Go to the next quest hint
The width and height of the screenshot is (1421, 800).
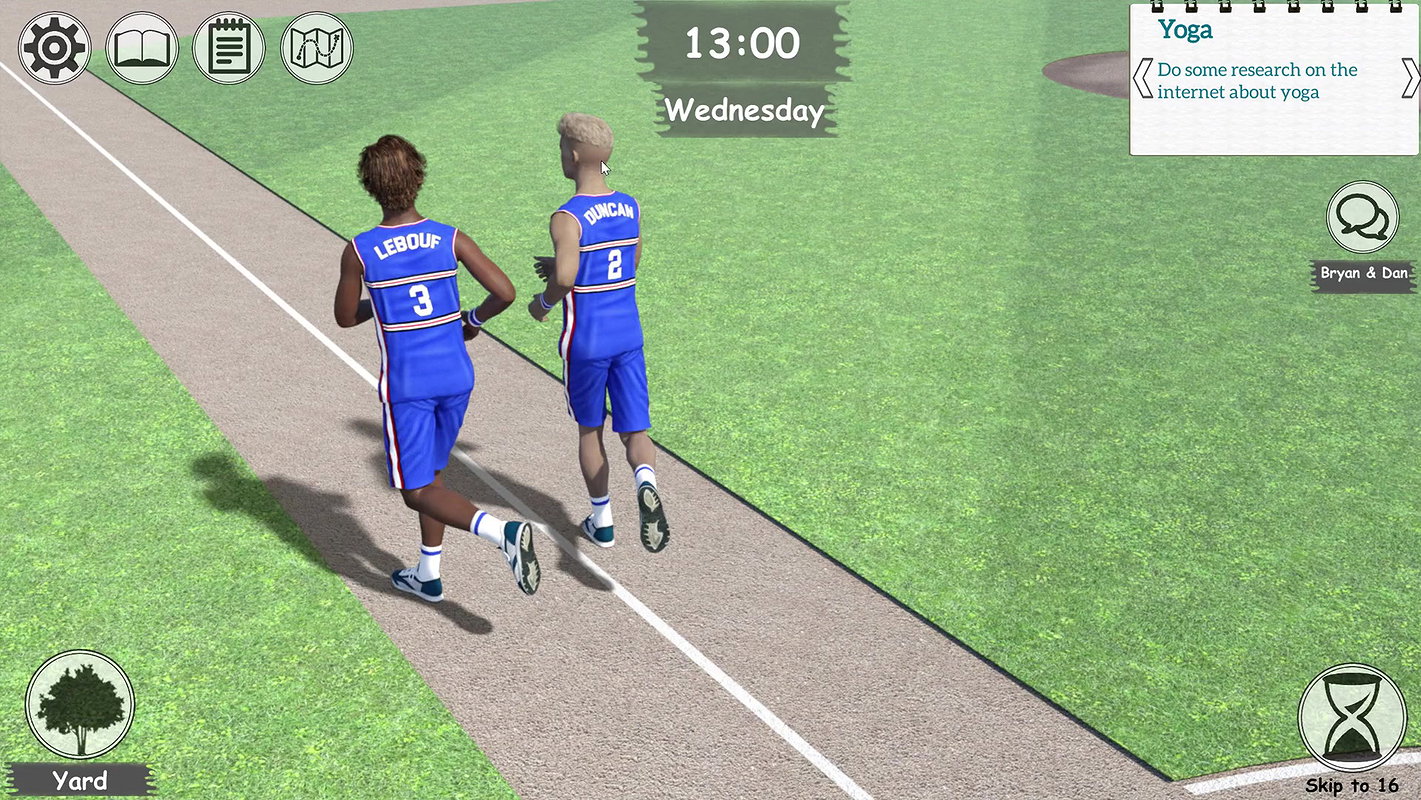[1410, 79]
